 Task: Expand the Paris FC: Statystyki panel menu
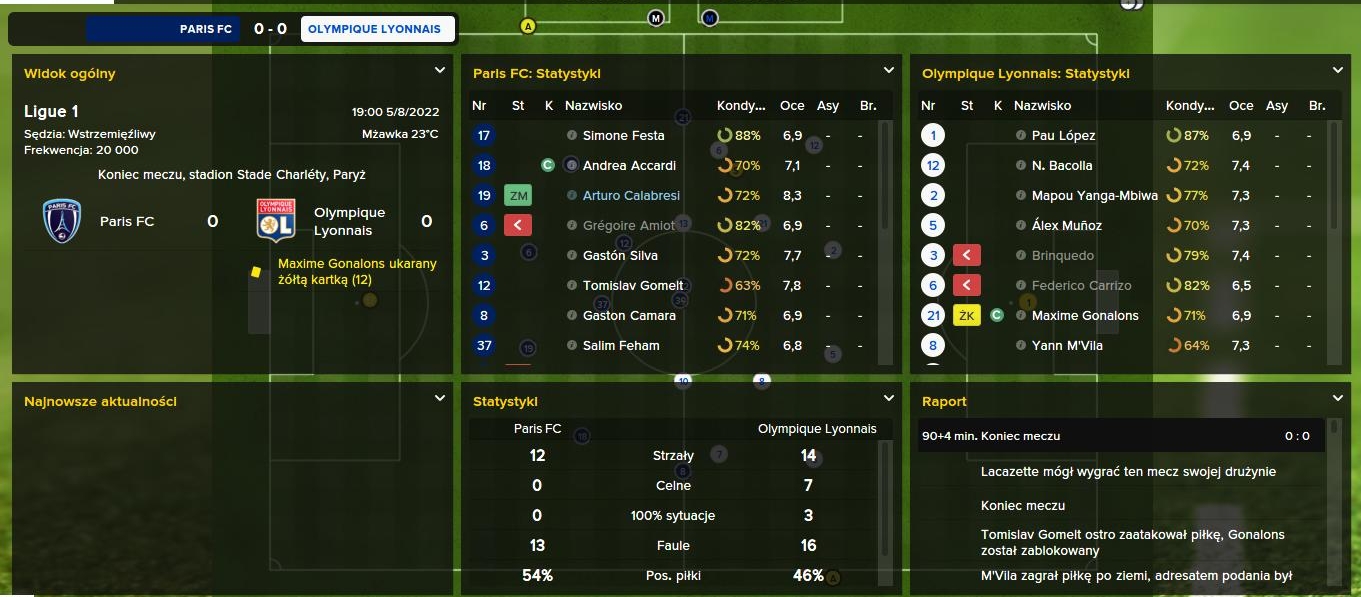tap(888, 70)
